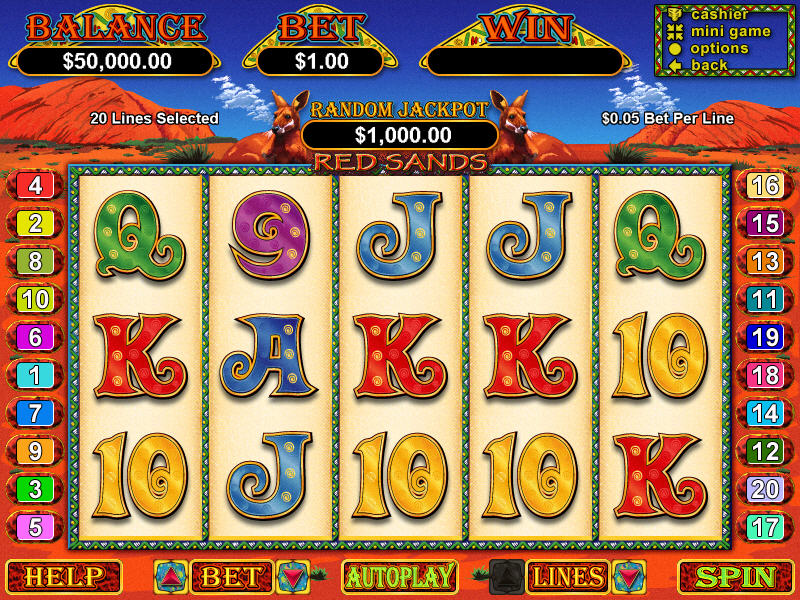This screenshot has height=600, width=800.
Task: Select payline number 17 marker
Action: pyautogui.click(x=765, y=527)
